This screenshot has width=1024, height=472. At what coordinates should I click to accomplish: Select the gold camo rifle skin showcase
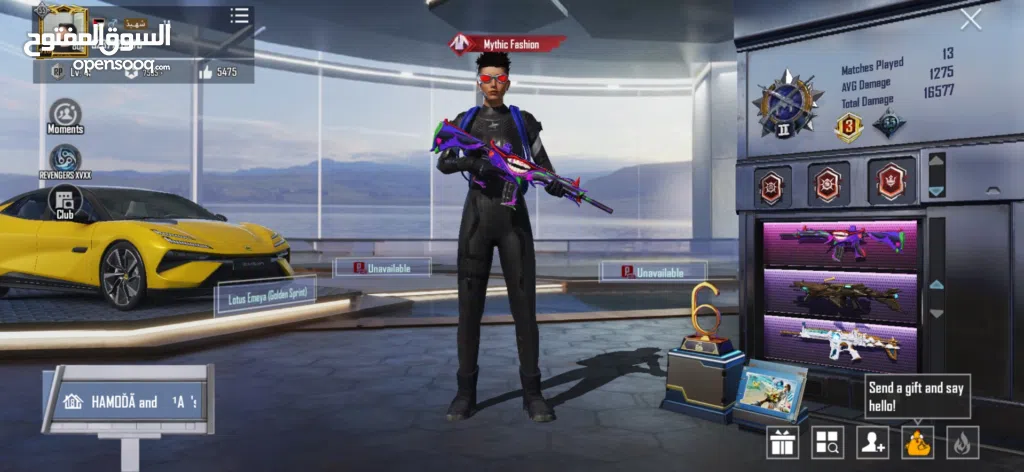[x=840, y=294]
